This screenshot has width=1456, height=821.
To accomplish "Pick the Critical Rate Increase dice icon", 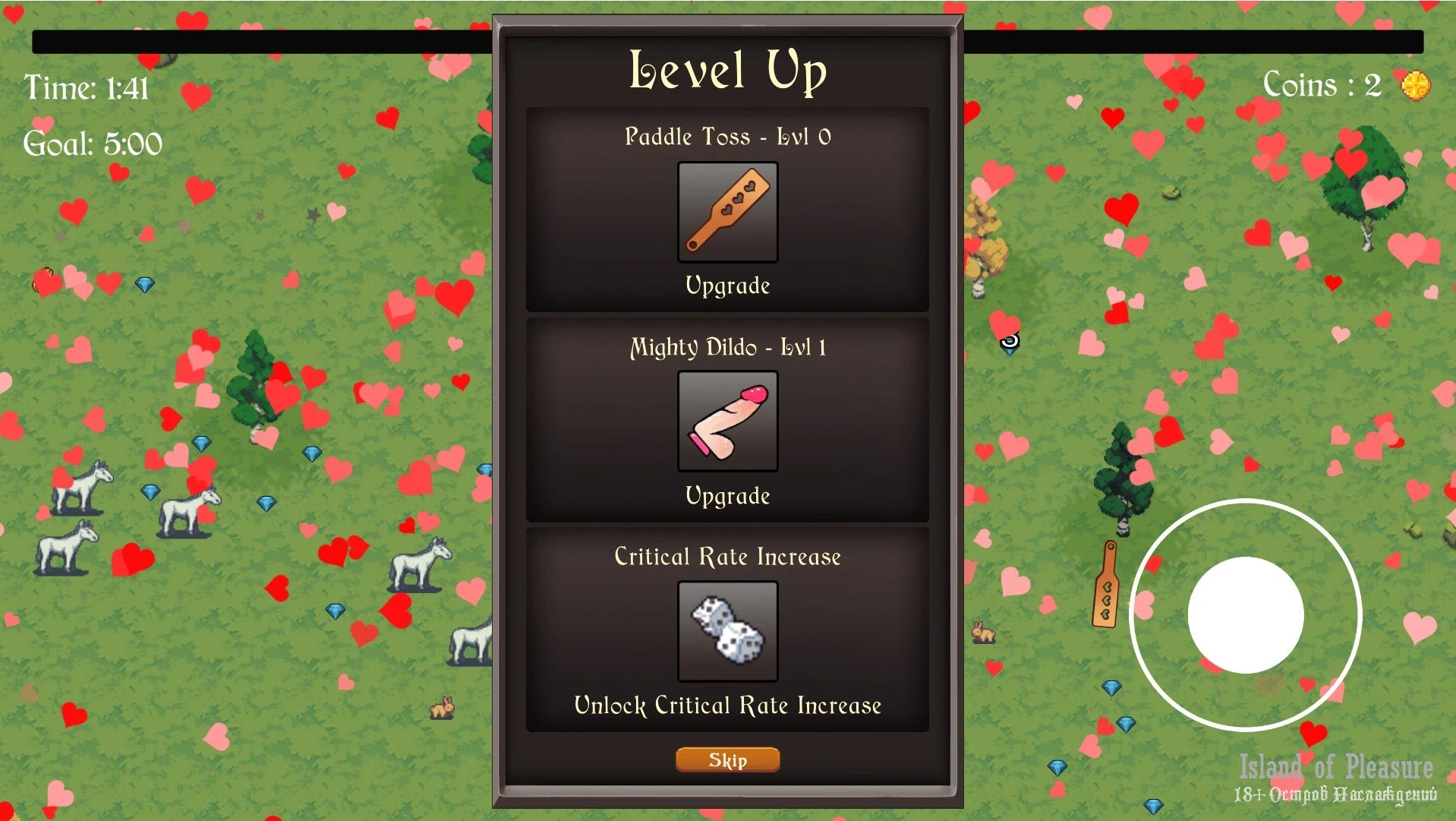I will click(727, 631).
